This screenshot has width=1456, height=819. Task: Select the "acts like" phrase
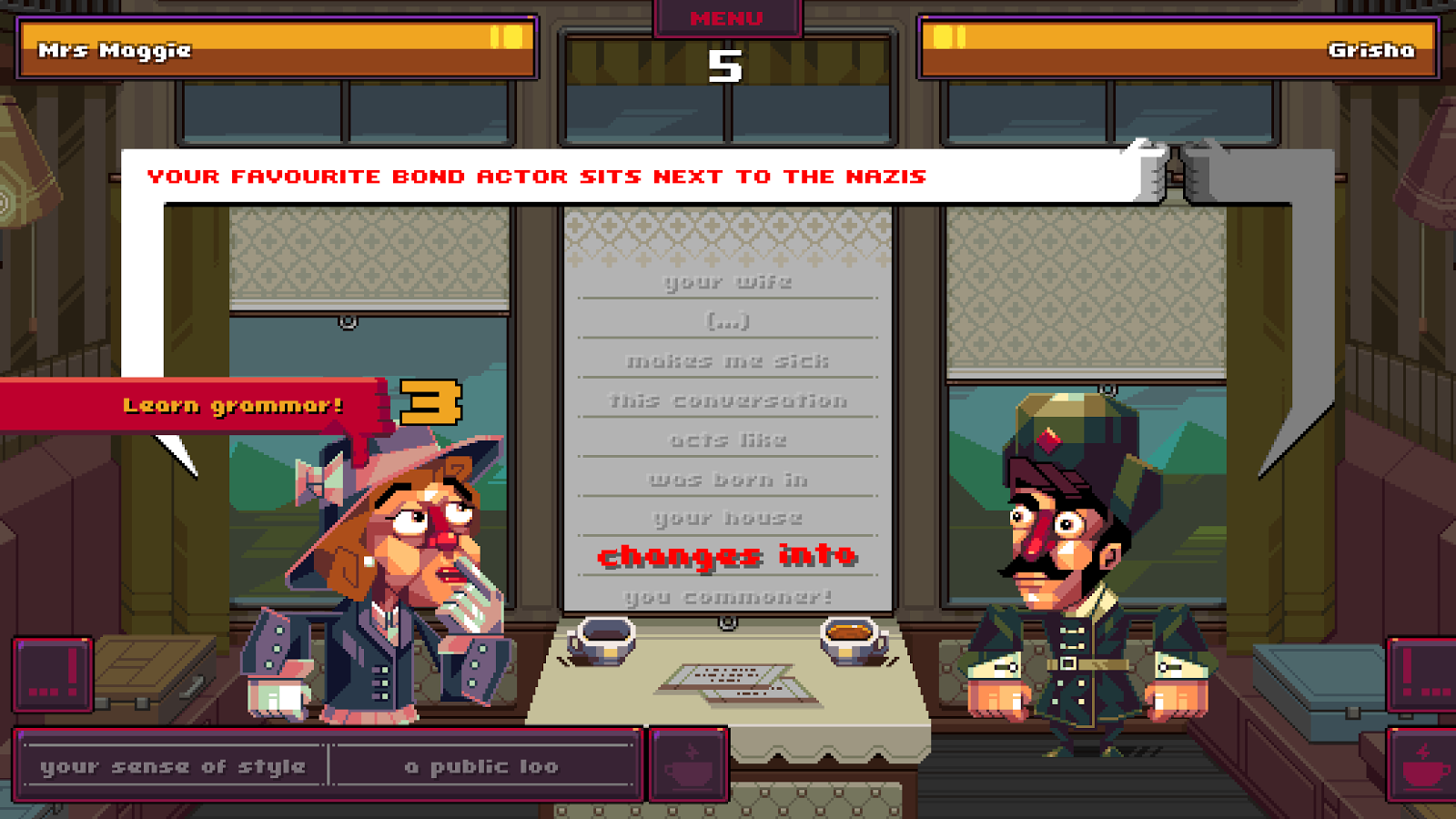pos(726,439)
